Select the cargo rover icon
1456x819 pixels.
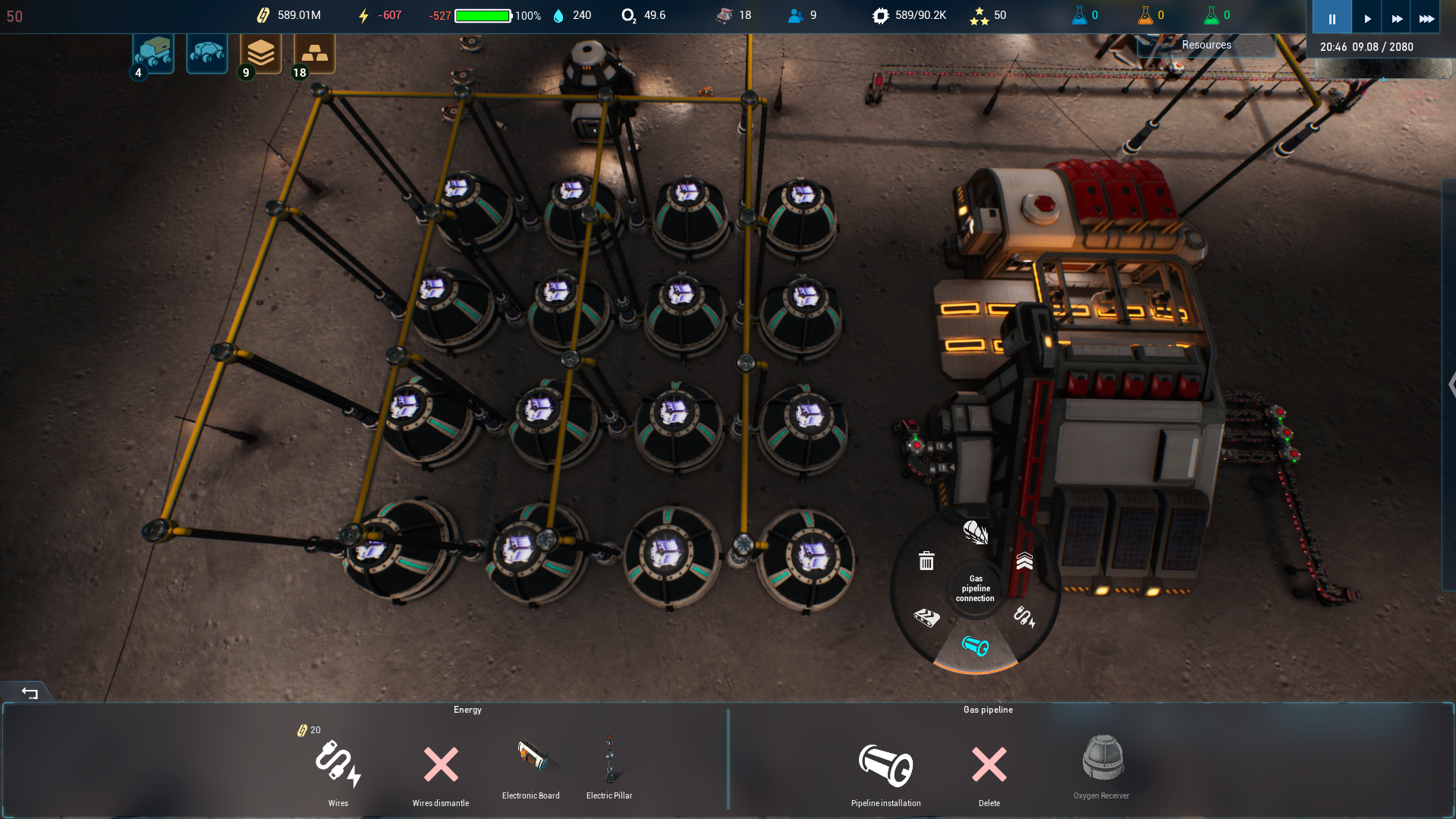[154, 53]
